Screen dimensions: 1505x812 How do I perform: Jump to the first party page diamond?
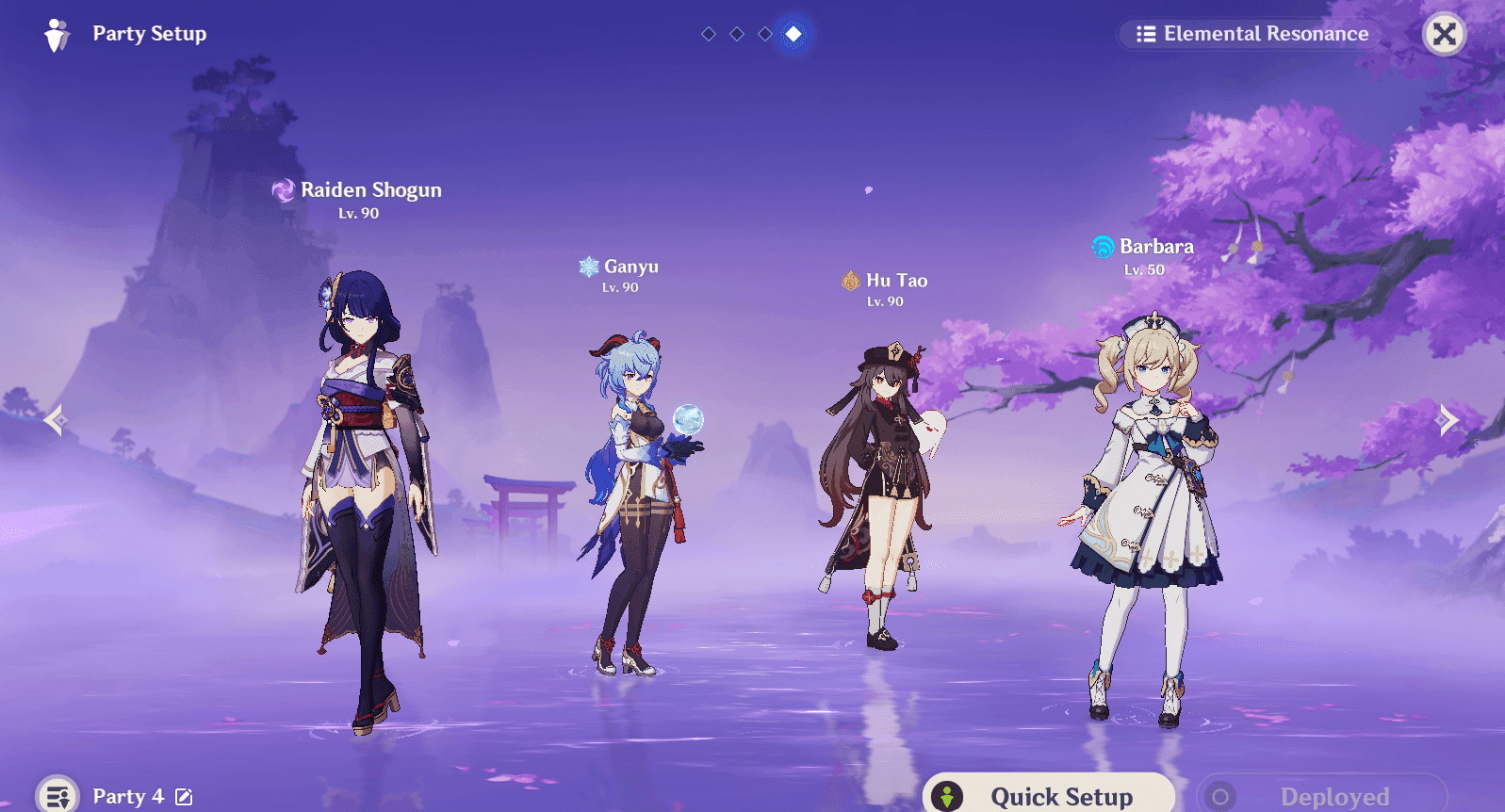point(709,34)
